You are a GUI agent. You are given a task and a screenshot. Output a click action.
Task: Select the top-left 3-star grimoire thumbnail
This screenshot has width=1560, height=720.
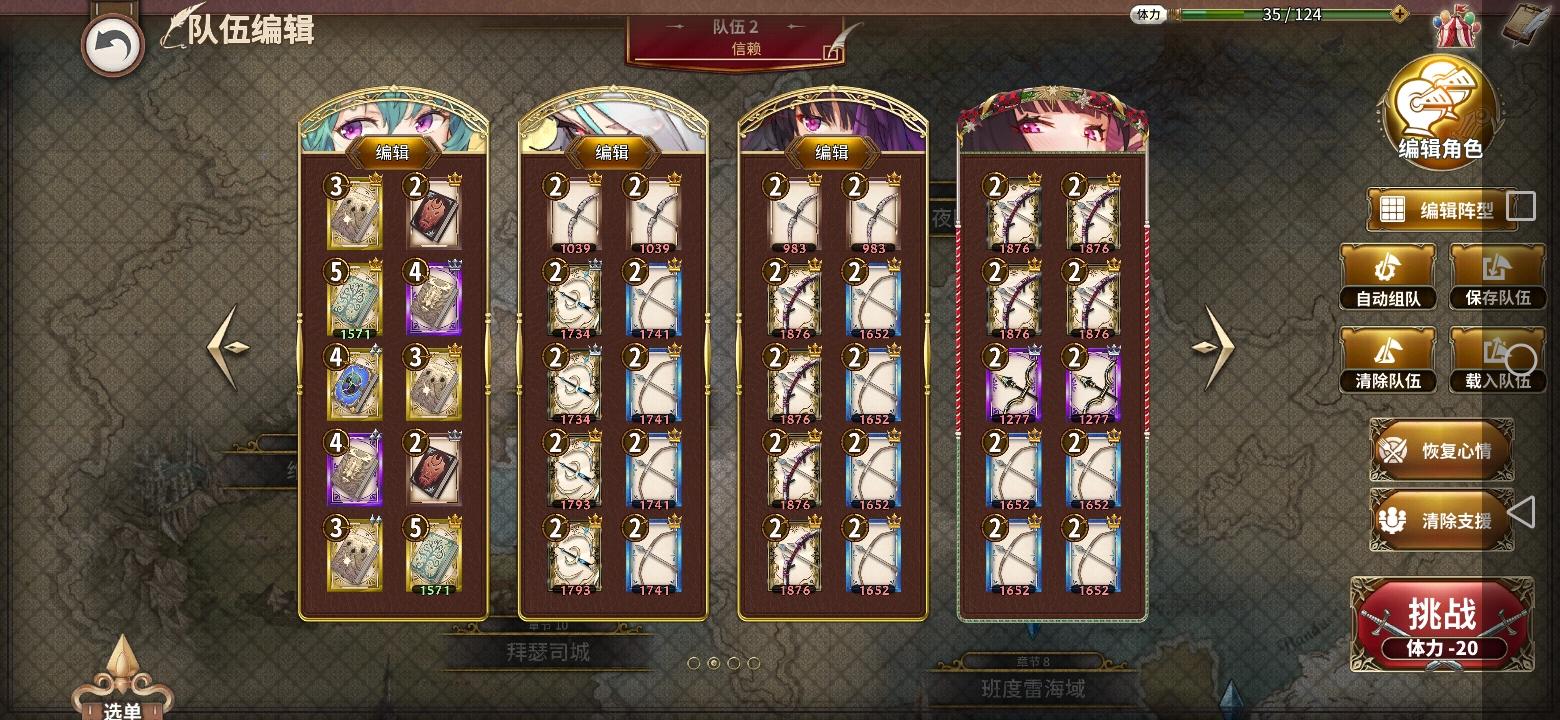point(357,212)
